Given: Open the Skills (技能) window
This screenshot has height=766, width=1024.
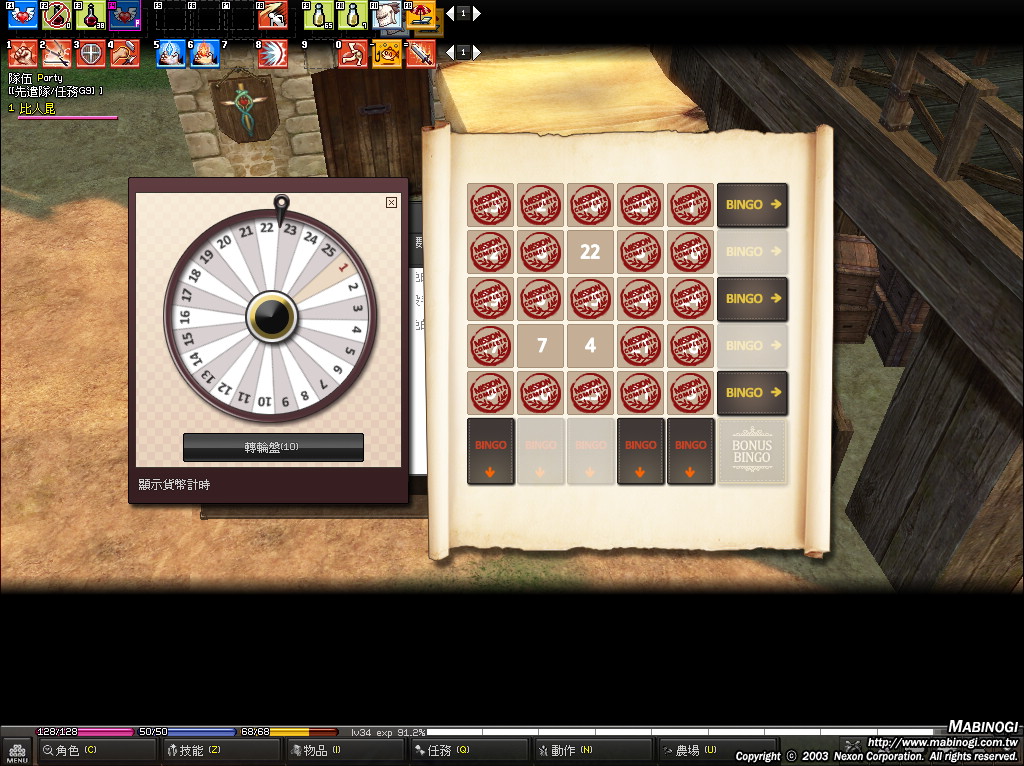Looking at the screenshot, I should tap(221, 750).
